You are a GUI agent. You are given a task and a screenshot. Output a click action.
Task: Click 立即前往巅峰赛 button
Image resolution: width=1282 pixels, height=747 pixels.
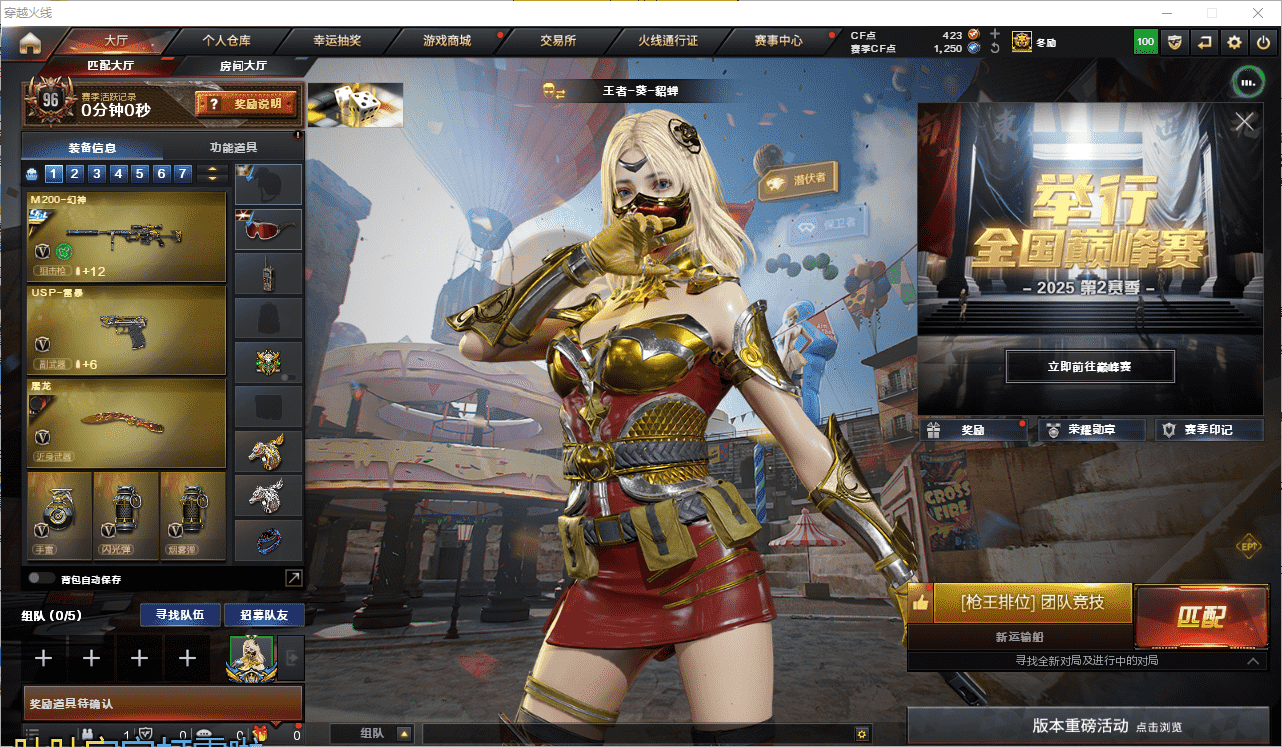1089,367
